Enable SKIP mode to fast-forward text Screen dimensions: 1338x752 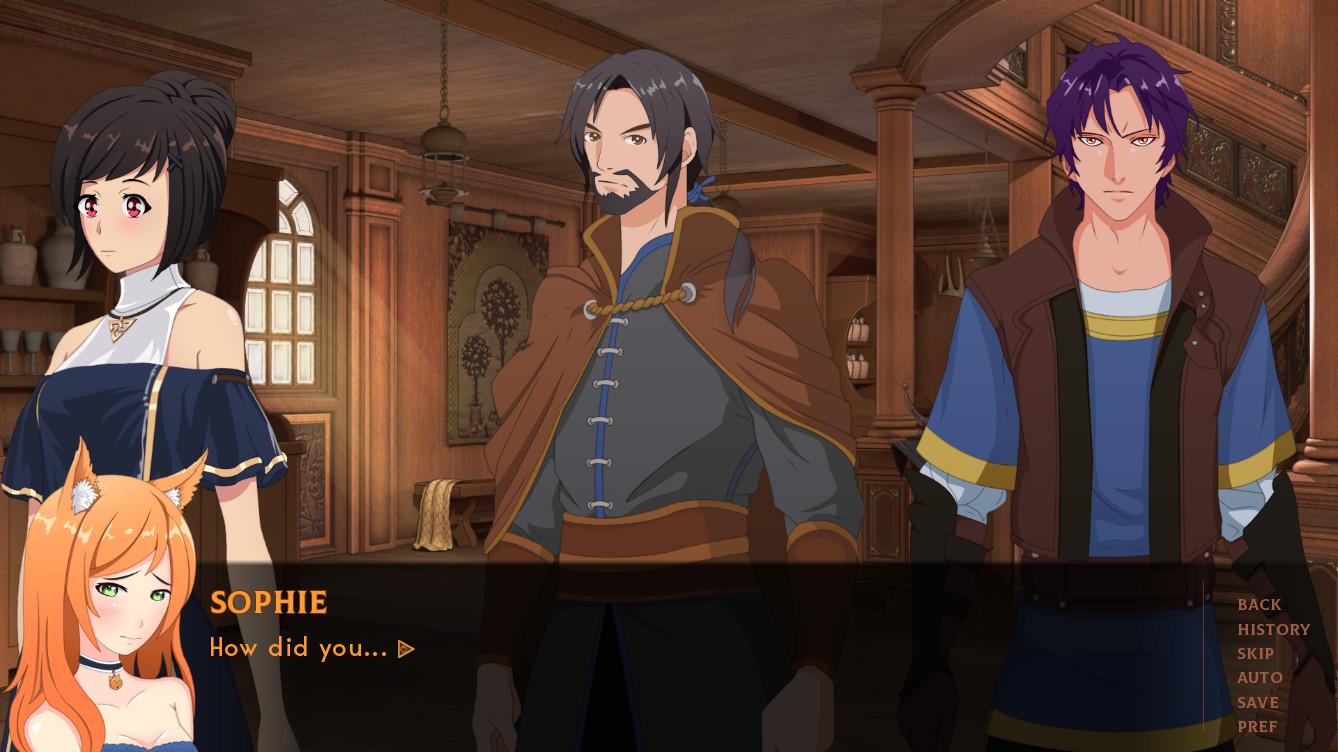(x=1255, y=653)
